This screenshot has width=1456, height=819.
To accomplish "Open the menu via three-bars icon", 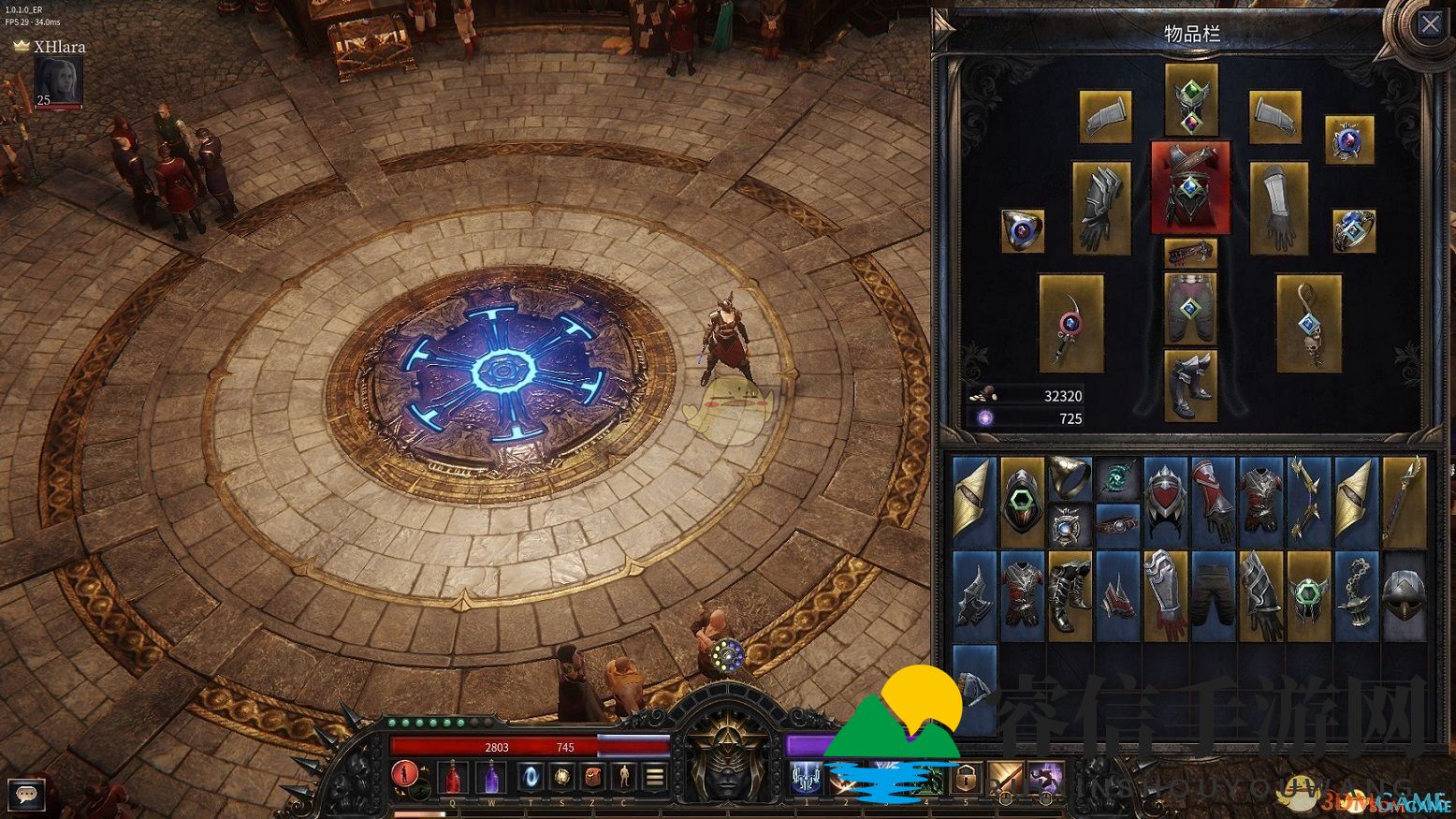I will coord(654,776).
